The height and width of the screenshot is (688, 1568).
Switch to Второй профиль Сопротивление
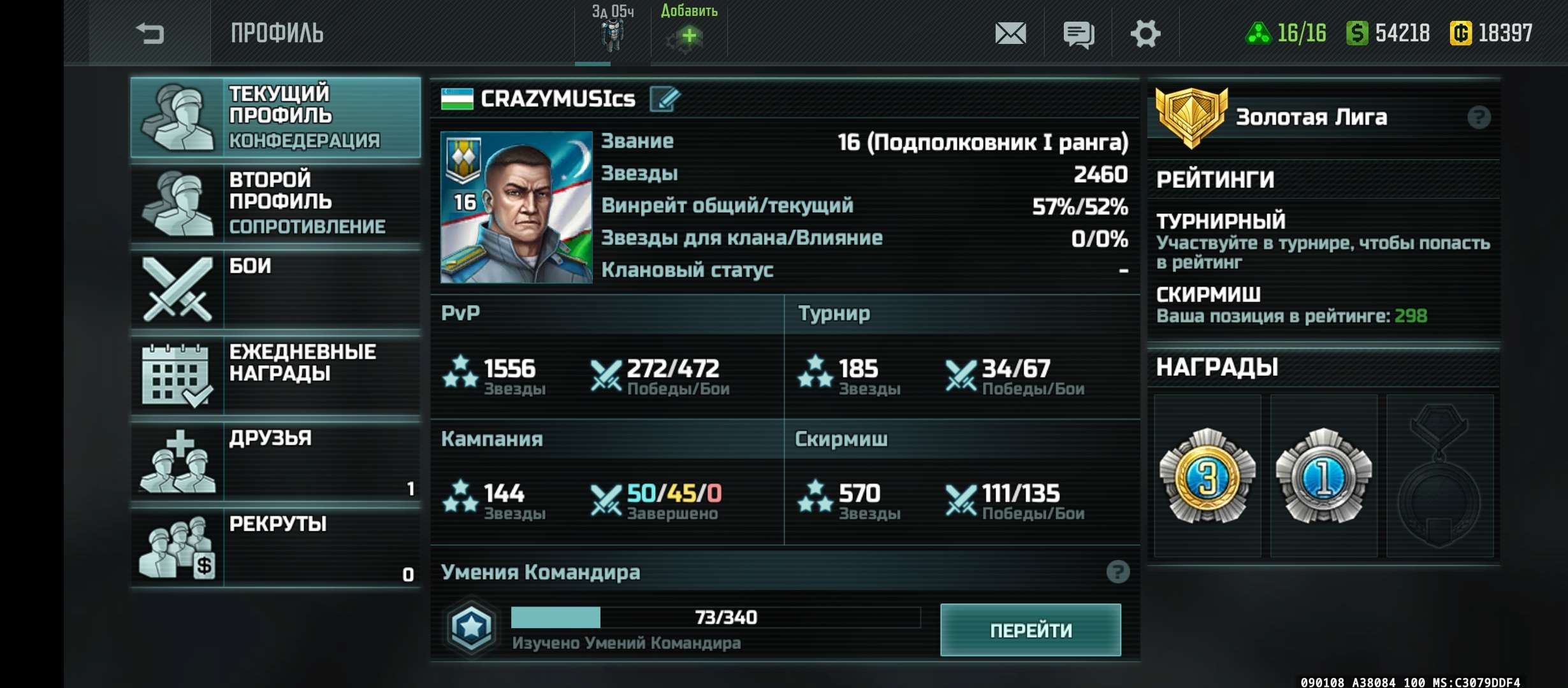point(275,203)
